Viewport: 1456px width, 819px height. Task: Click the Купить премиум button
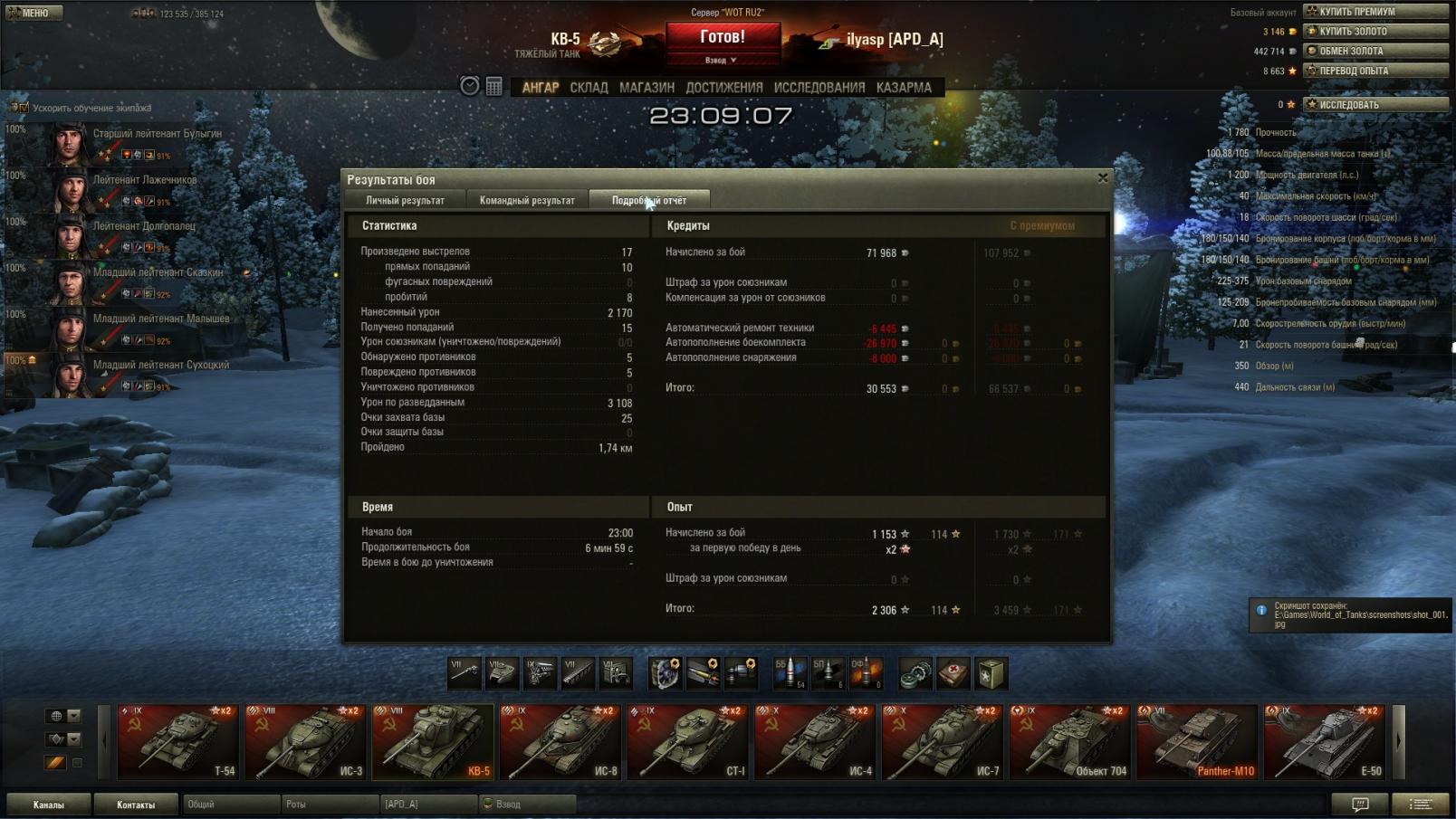pyautogui.click(x=1375, y=12)
